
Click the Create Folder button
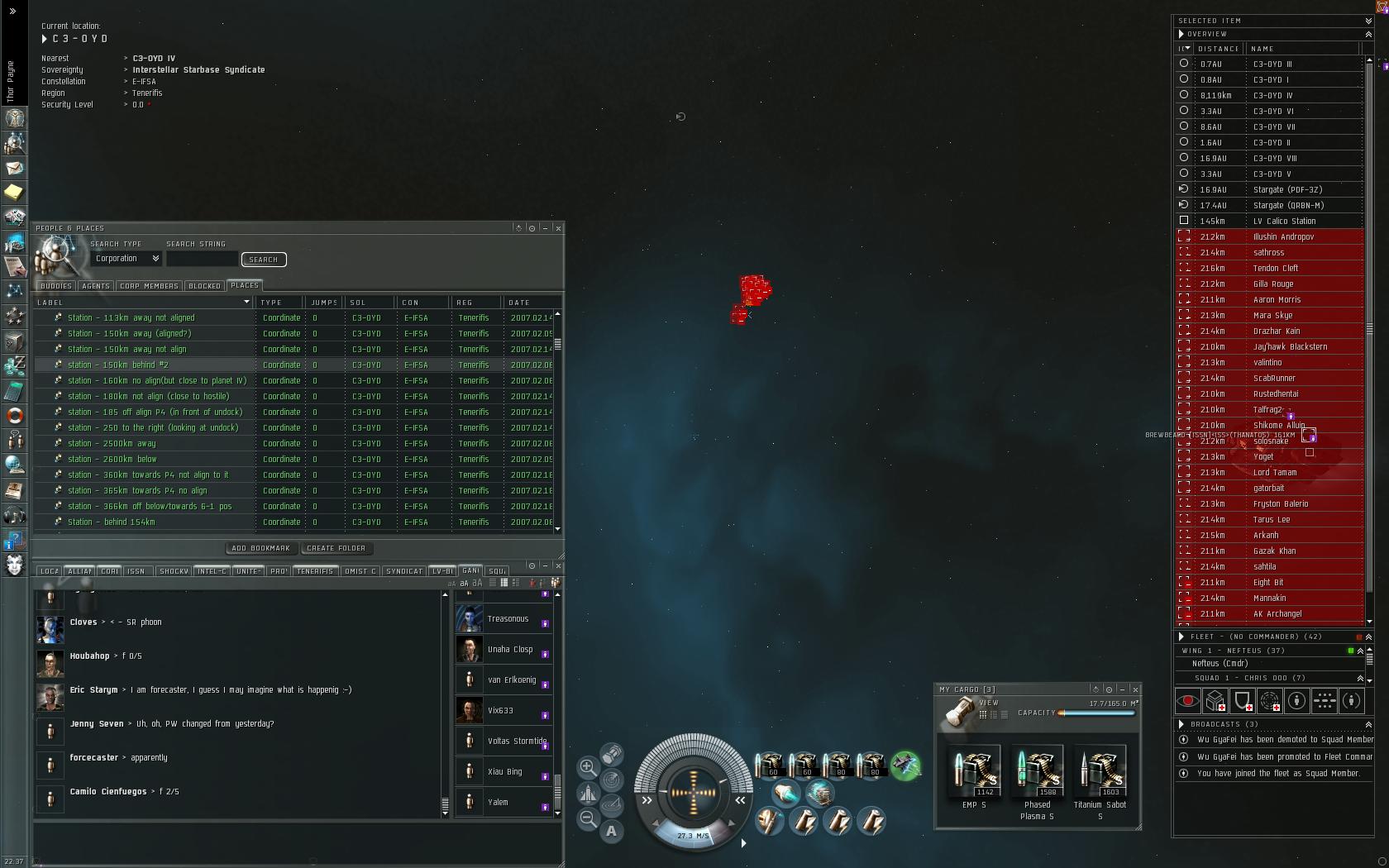tap(336, 548)
